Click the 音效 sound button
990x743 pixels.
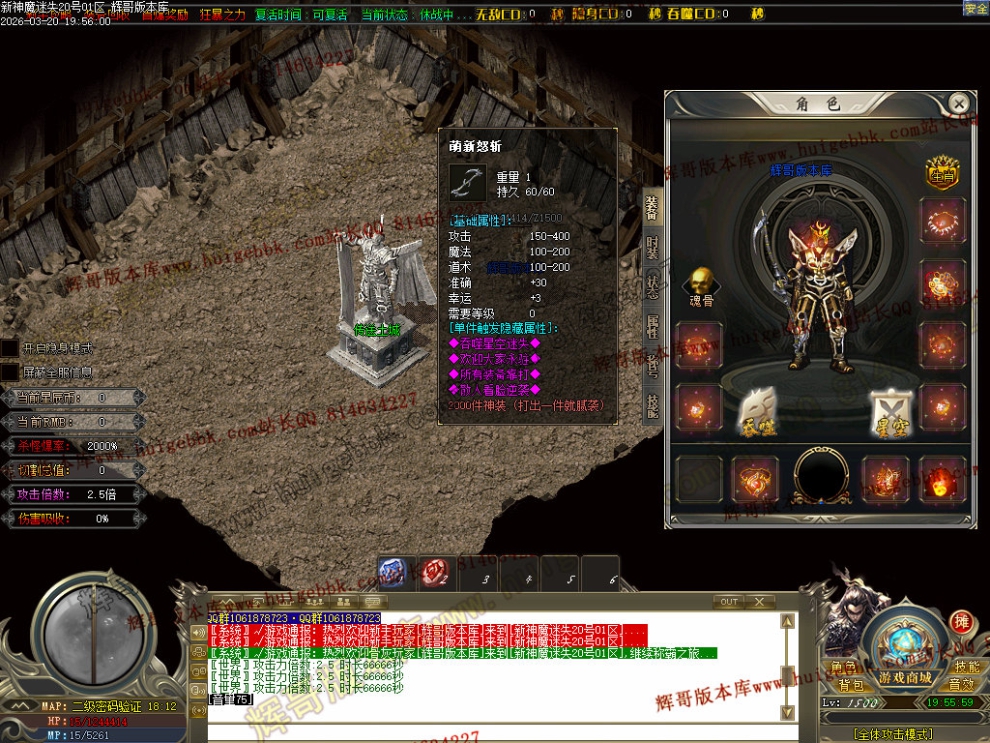[962, 685]
